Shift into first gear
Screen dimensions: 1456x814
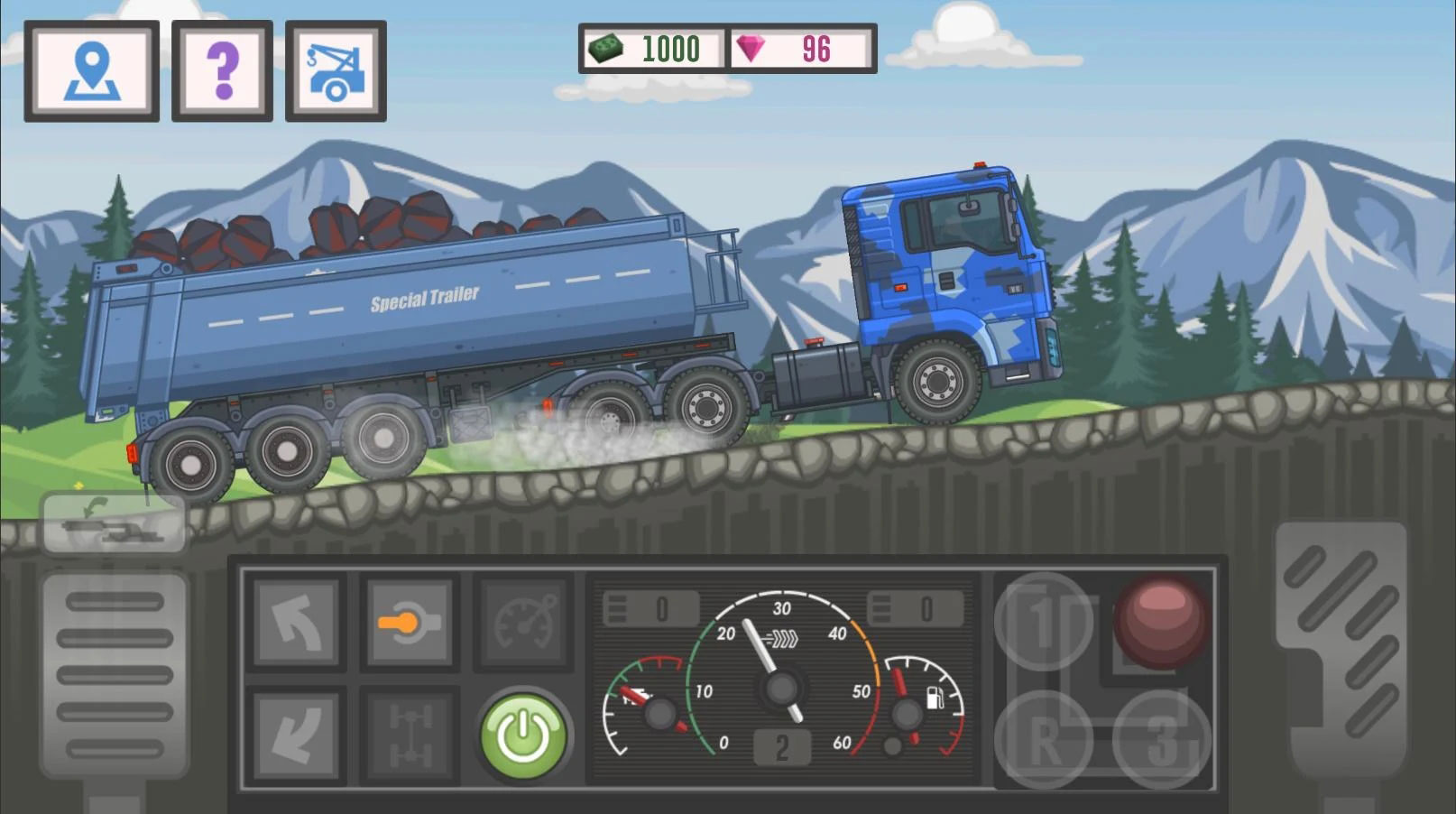click(x=1044, y=621)
